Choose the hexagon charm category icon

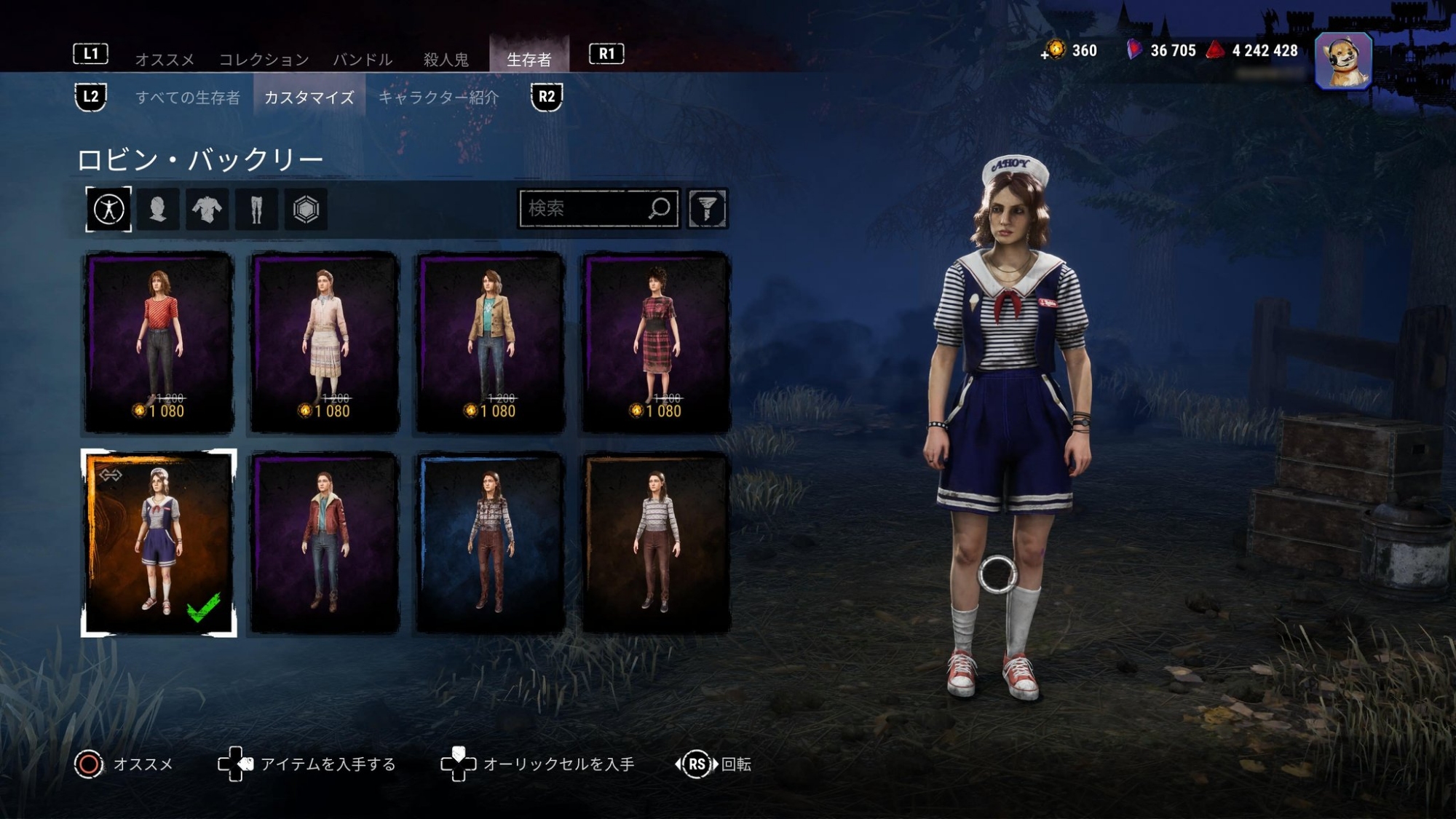pos(306,210)
